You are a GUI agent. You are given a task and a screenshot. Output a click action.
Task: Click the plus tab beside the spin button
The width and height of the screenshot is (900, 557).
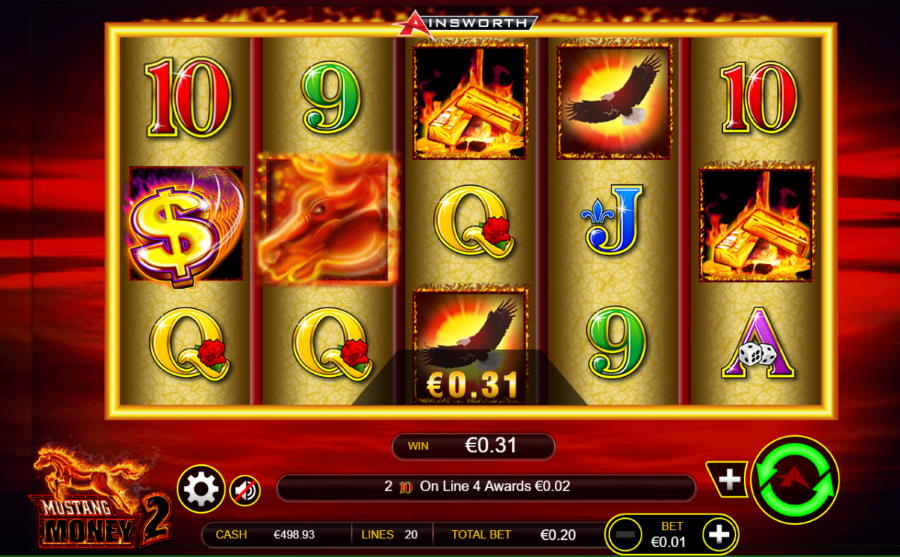[x=729, y=480]
